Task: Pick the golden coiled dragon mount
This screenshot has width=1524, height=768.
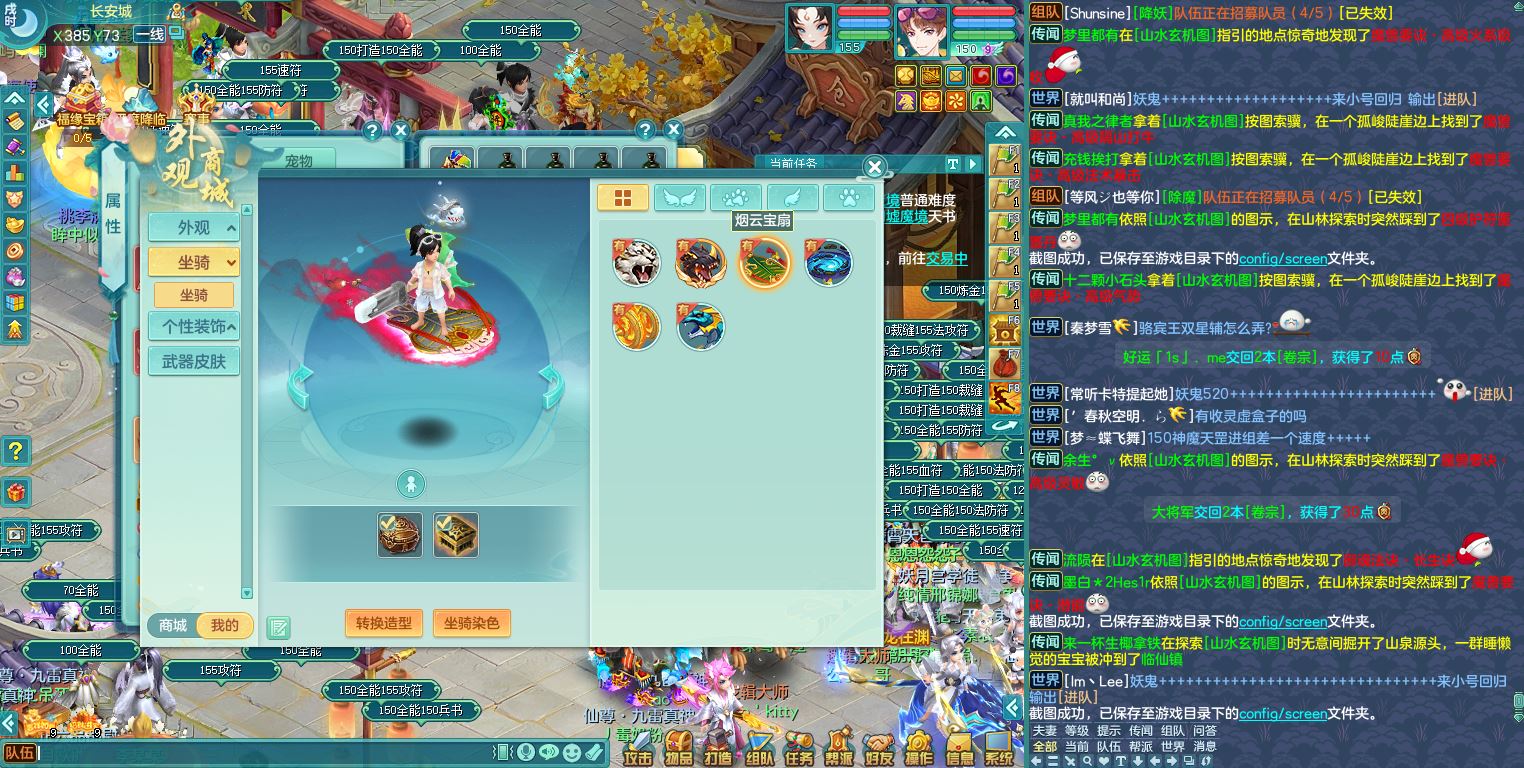Action: (x=636, y=327)
